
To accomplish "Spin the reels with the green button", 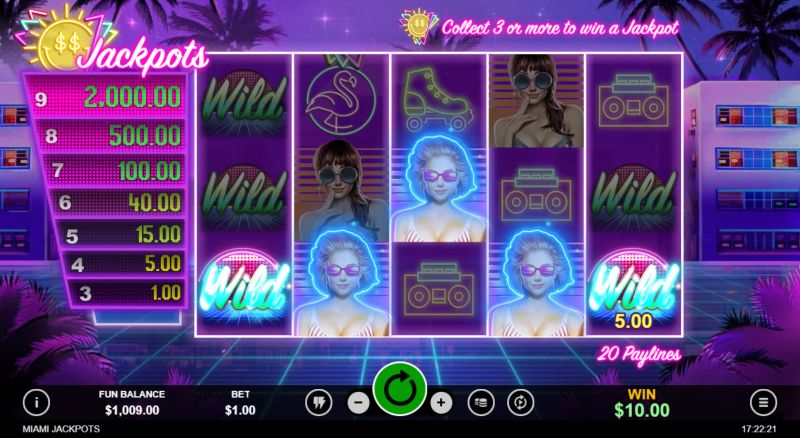I will pyautogui.click(x=400, y=391).
